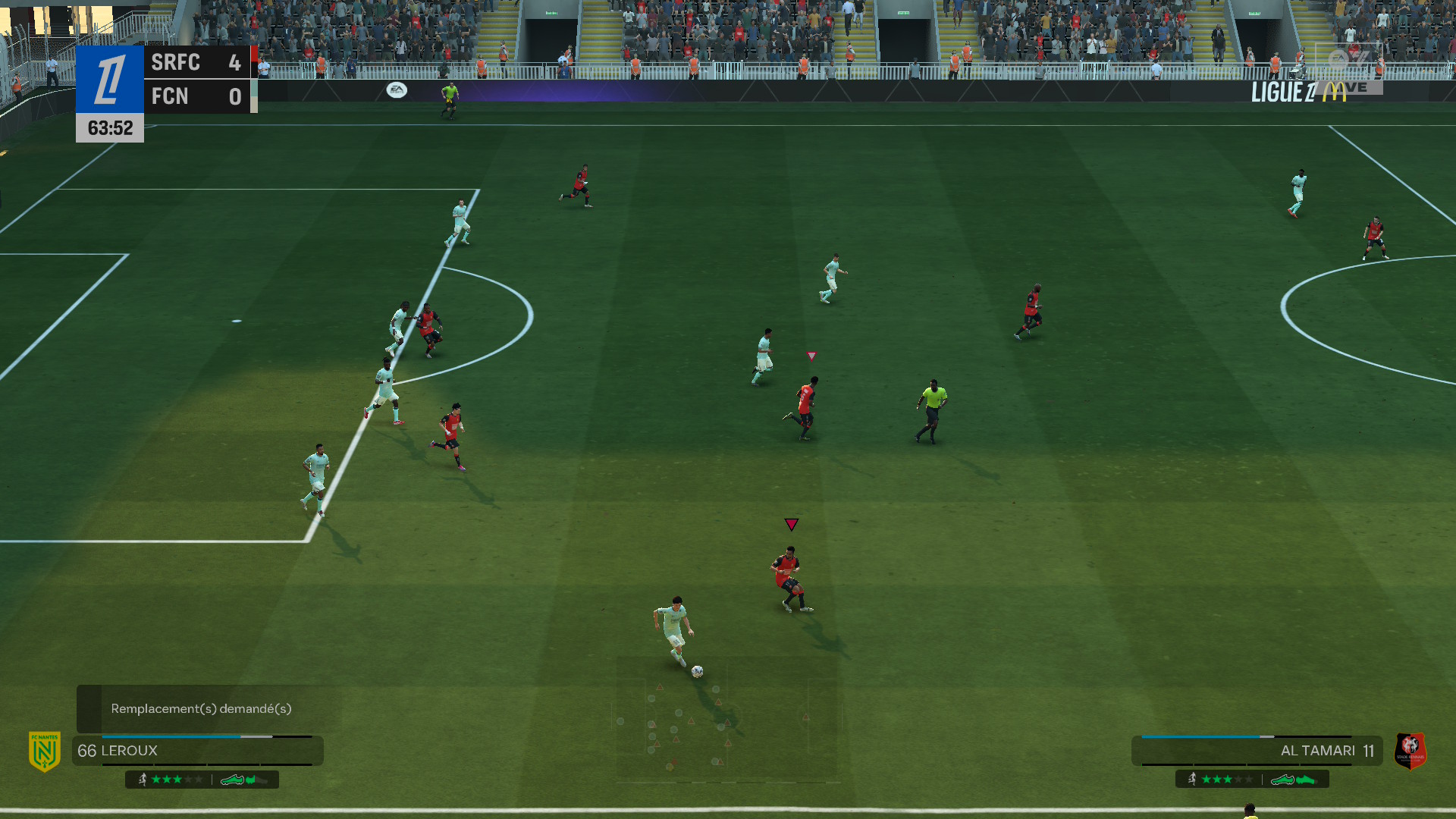The width and height of the screenshot is (1456, 819).
Task: Click the 66 Leroux player panel
Action: 197,751
